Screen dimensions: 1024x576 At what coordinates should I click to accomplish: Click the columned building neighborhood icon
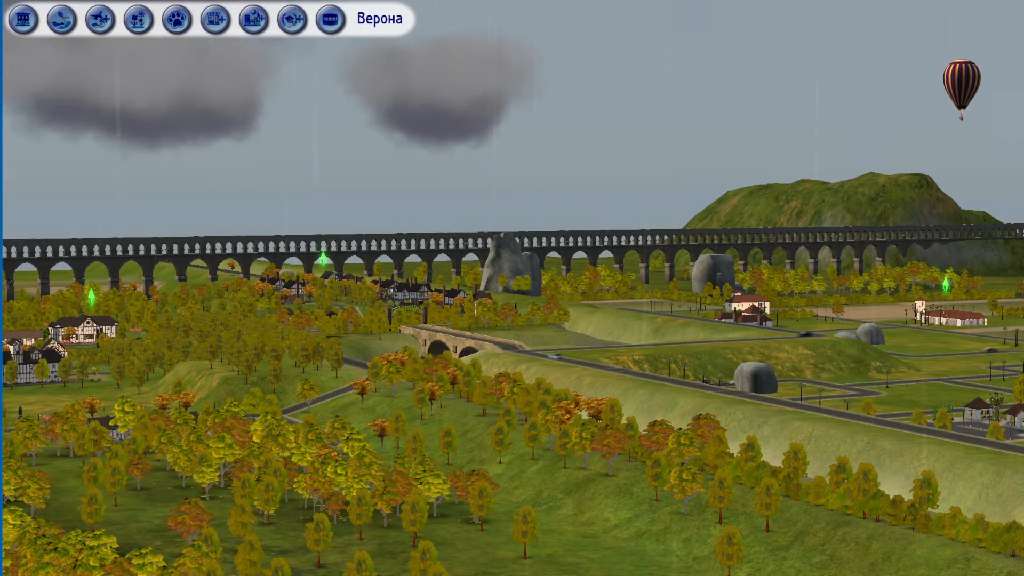click(23, 19)
